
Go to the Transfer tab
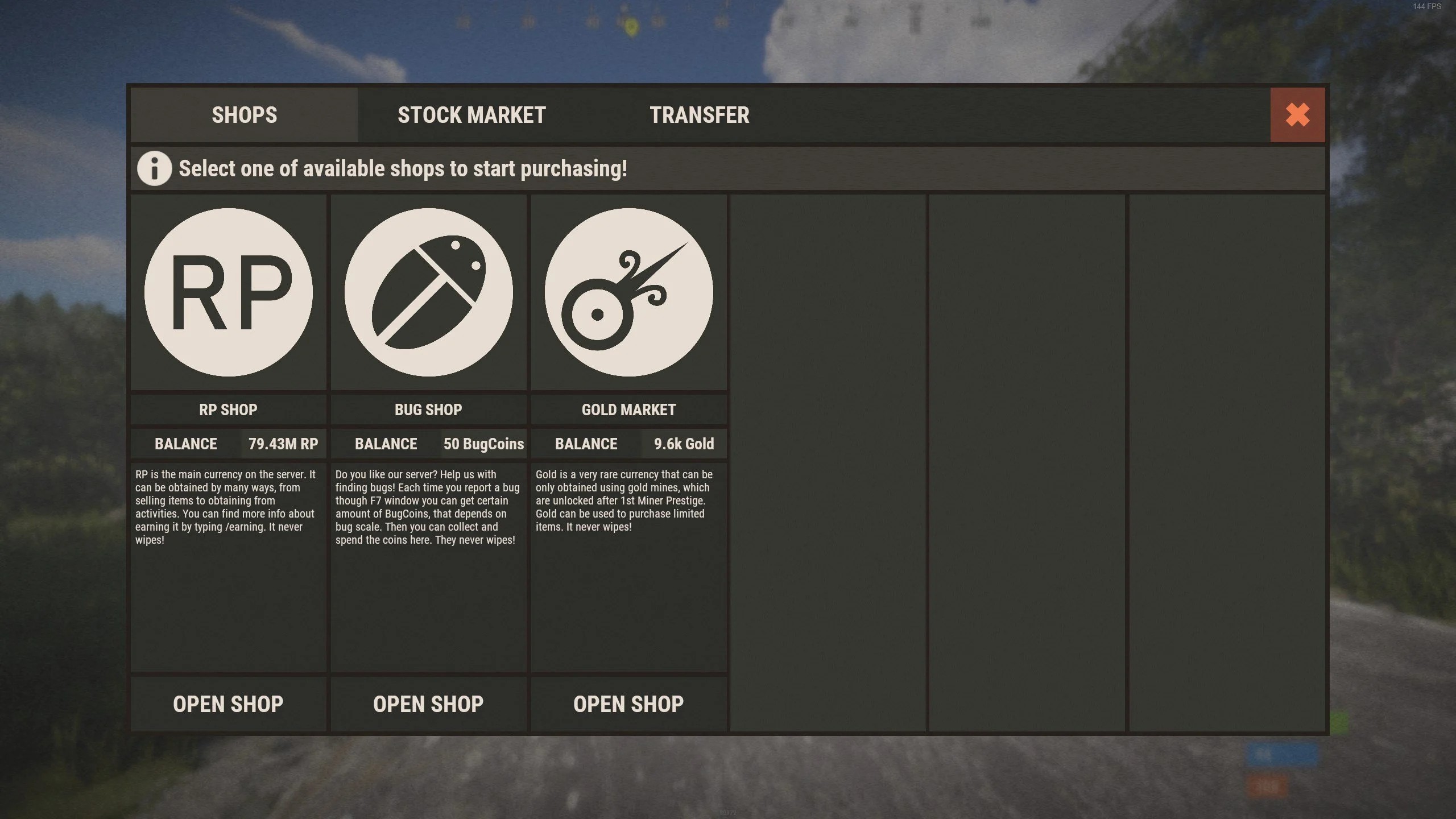[x=699, y=115]
